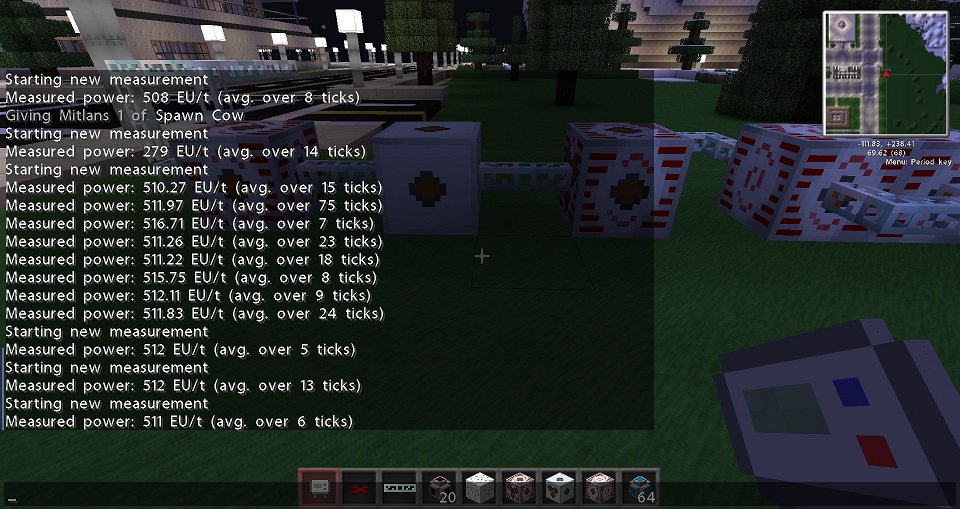Viewport: 960px width, 509px height.
Task: Select the red spiral patterned block slot
Action: pos(599,488)
